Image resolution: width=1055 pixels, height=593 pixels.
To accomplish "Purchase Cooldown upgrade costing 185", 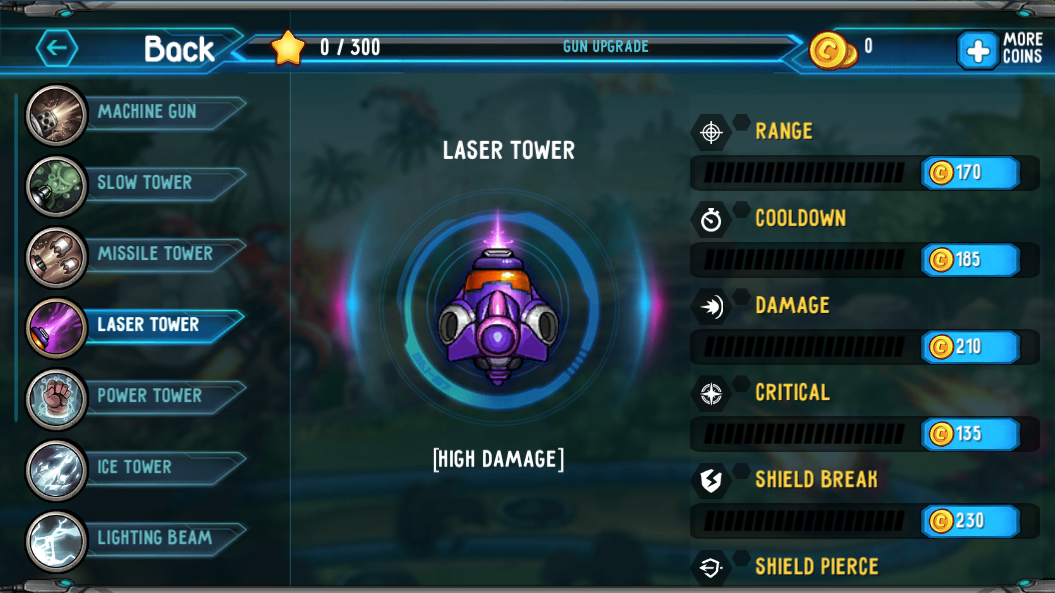I will coord(969,260).
